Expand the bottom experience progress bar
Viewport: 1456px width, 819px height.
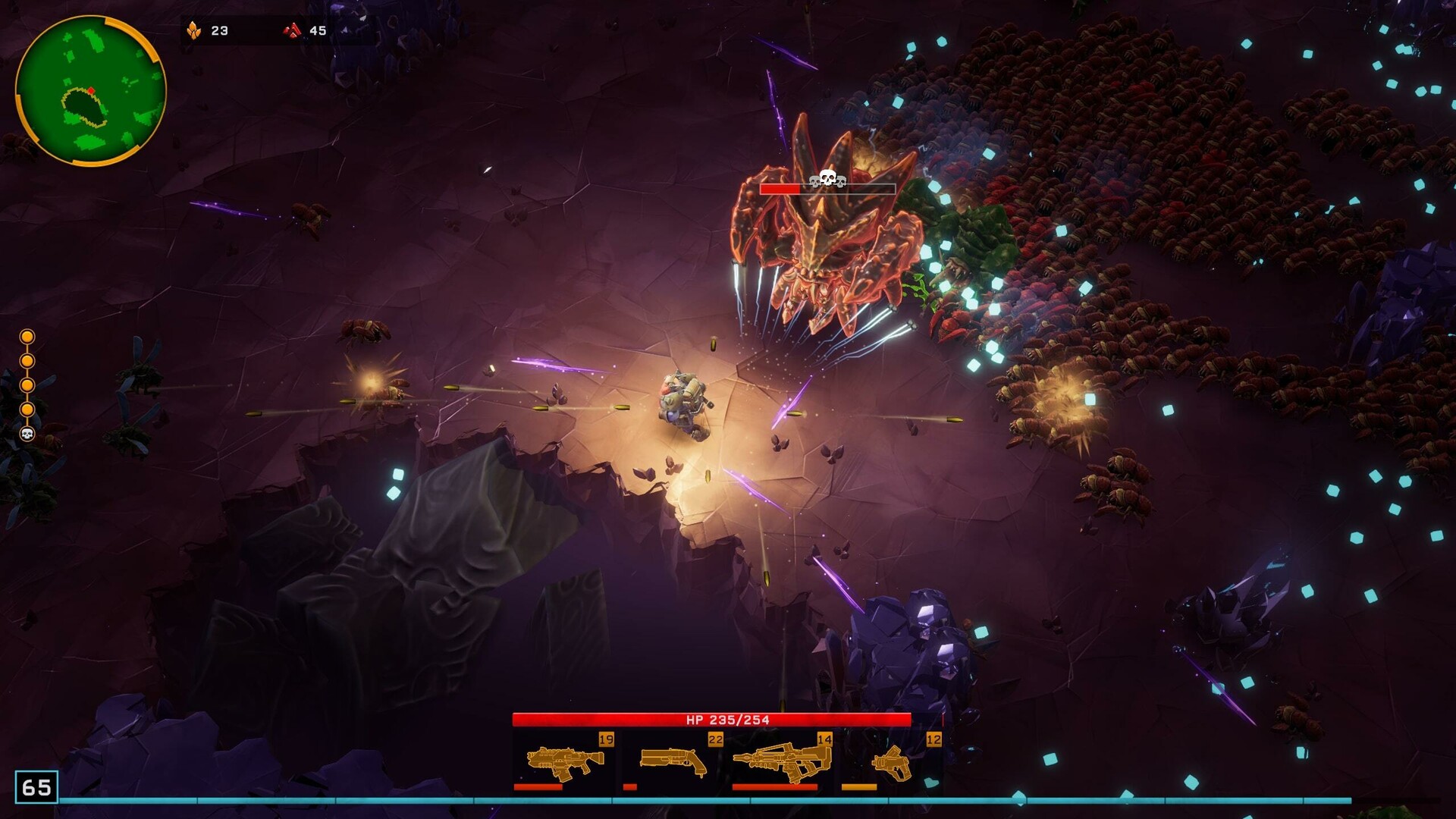(728, 797)
